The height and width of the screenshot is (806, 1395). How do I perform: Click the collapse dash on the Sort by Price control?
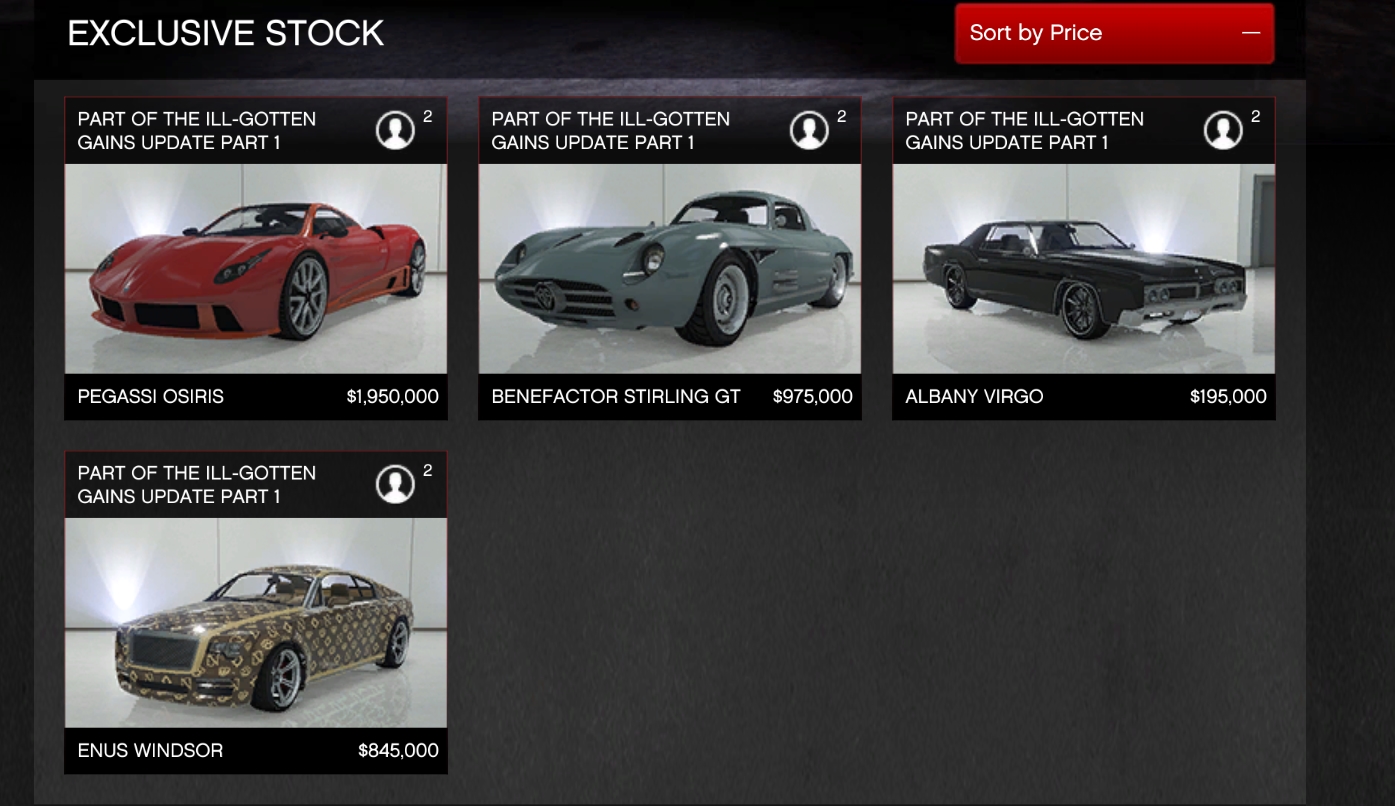tap(1250, 33)
